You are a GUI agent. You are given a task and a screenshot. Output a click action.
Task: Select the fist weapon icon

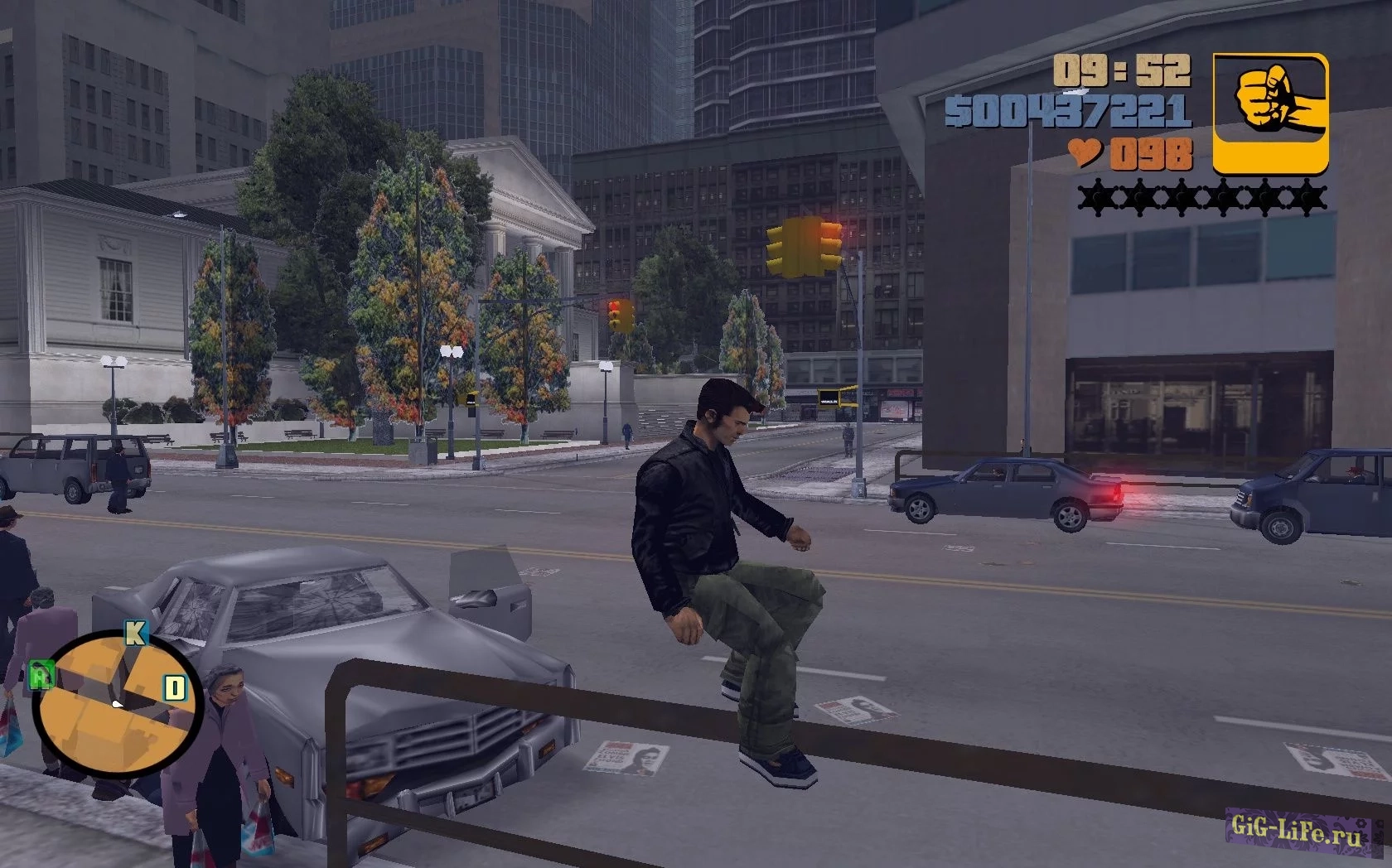coord(1270,113)
